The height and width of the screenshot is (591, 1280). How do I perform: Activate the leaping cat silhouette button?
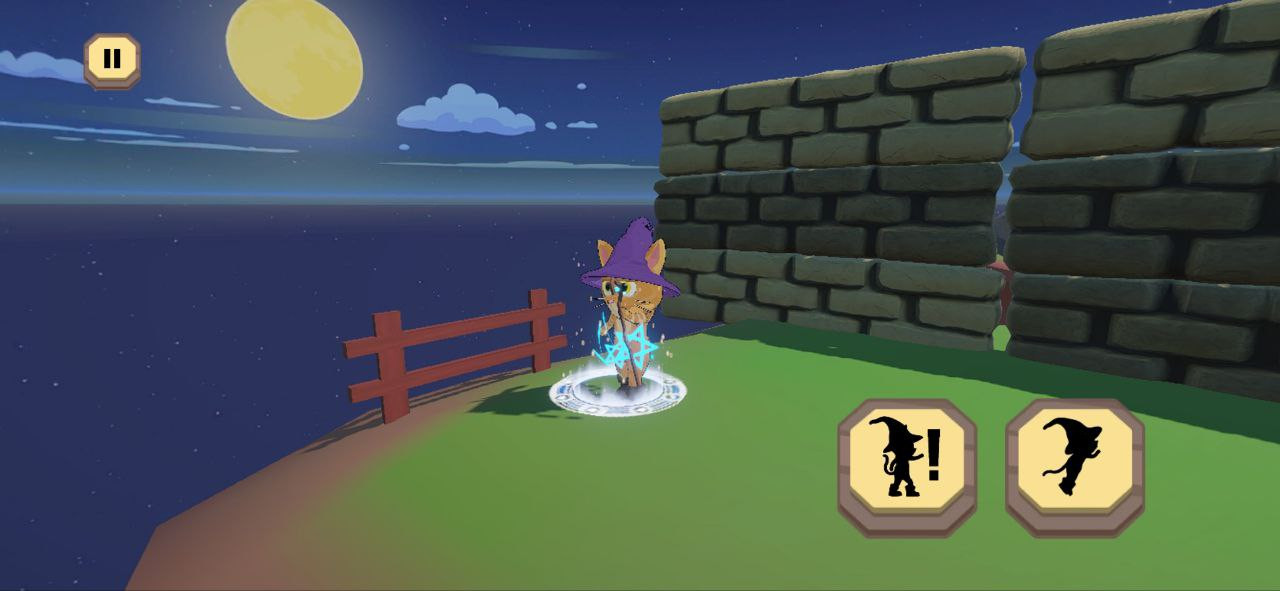[x=1074, y=467]
